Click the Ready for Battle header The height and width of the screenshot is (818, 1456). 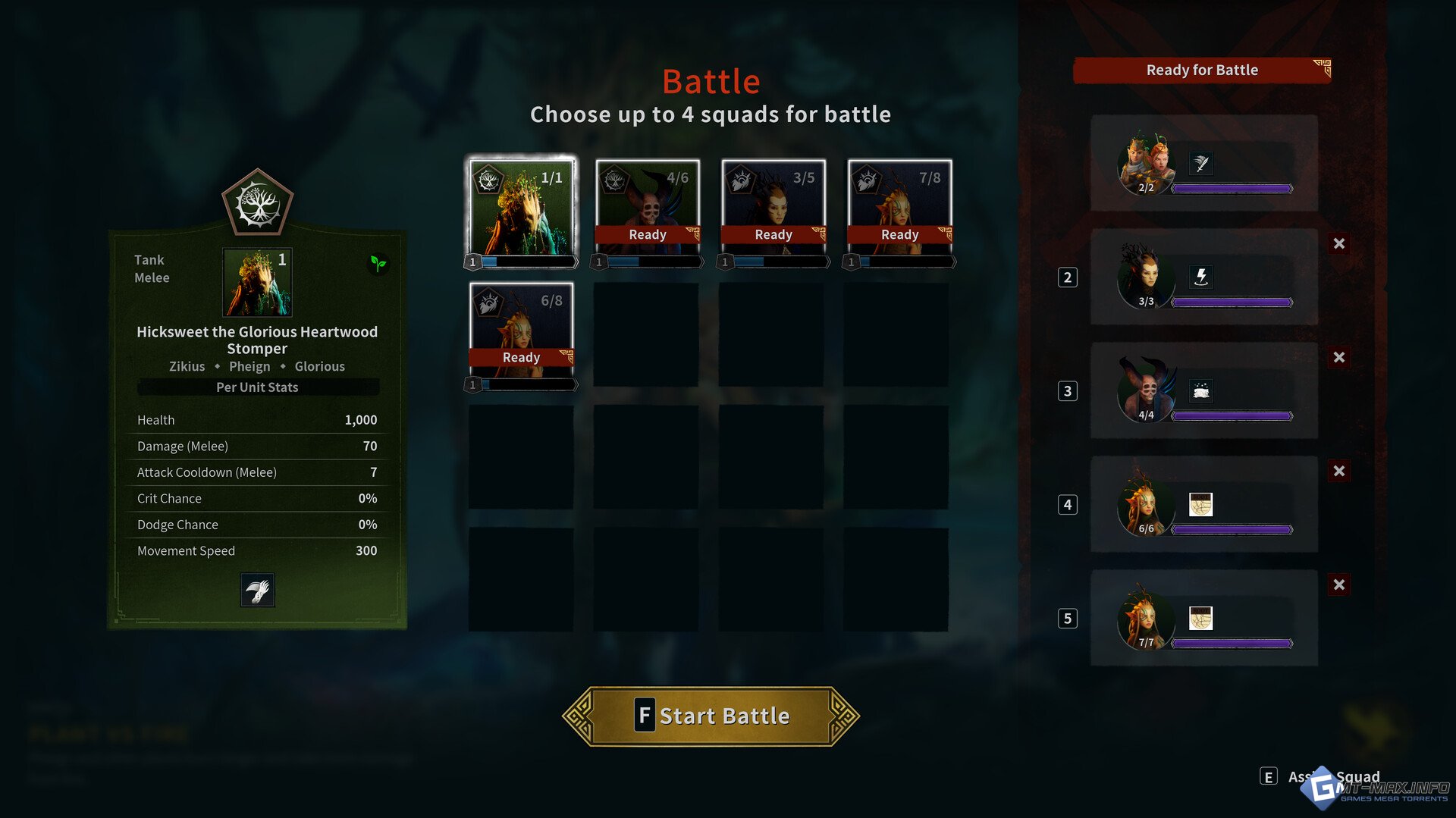1202,71
